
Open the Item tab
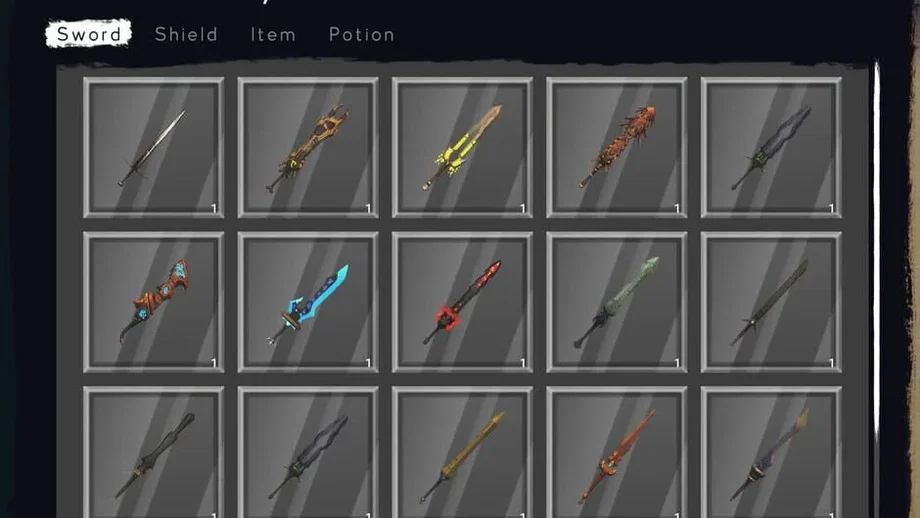tap(273, 35)
